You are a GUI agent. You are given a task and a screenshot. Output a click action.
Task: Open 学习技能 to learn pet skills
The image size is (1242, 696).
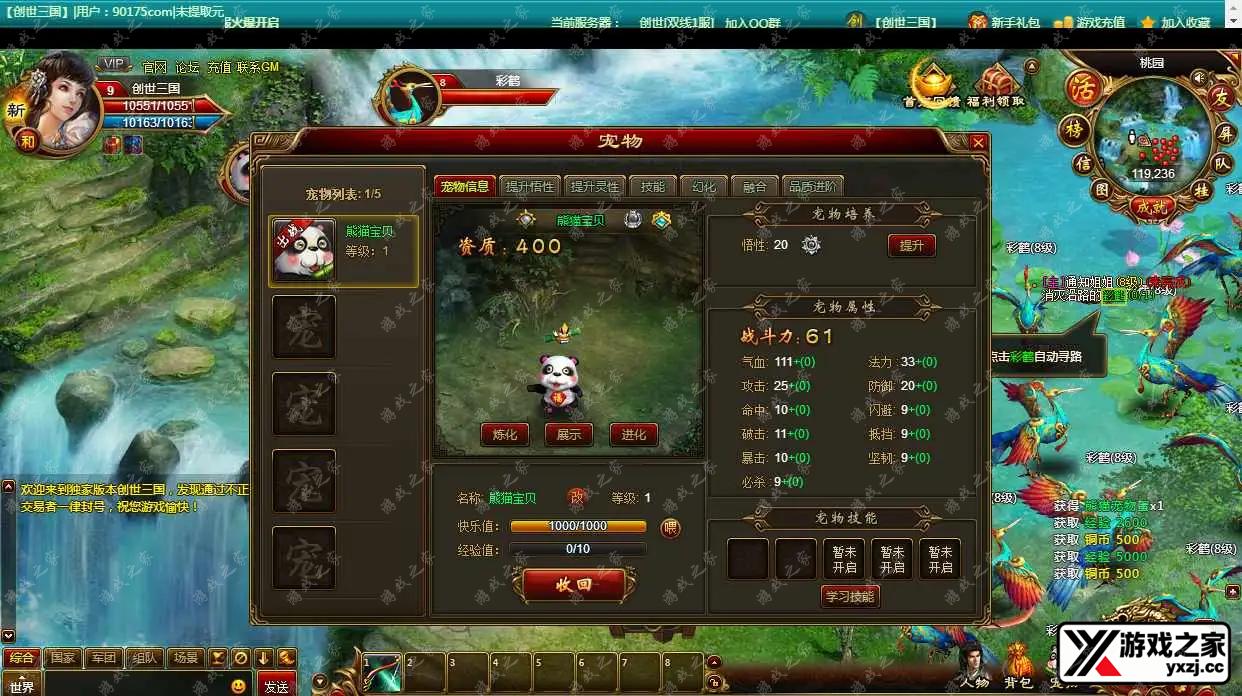(850, 596)
